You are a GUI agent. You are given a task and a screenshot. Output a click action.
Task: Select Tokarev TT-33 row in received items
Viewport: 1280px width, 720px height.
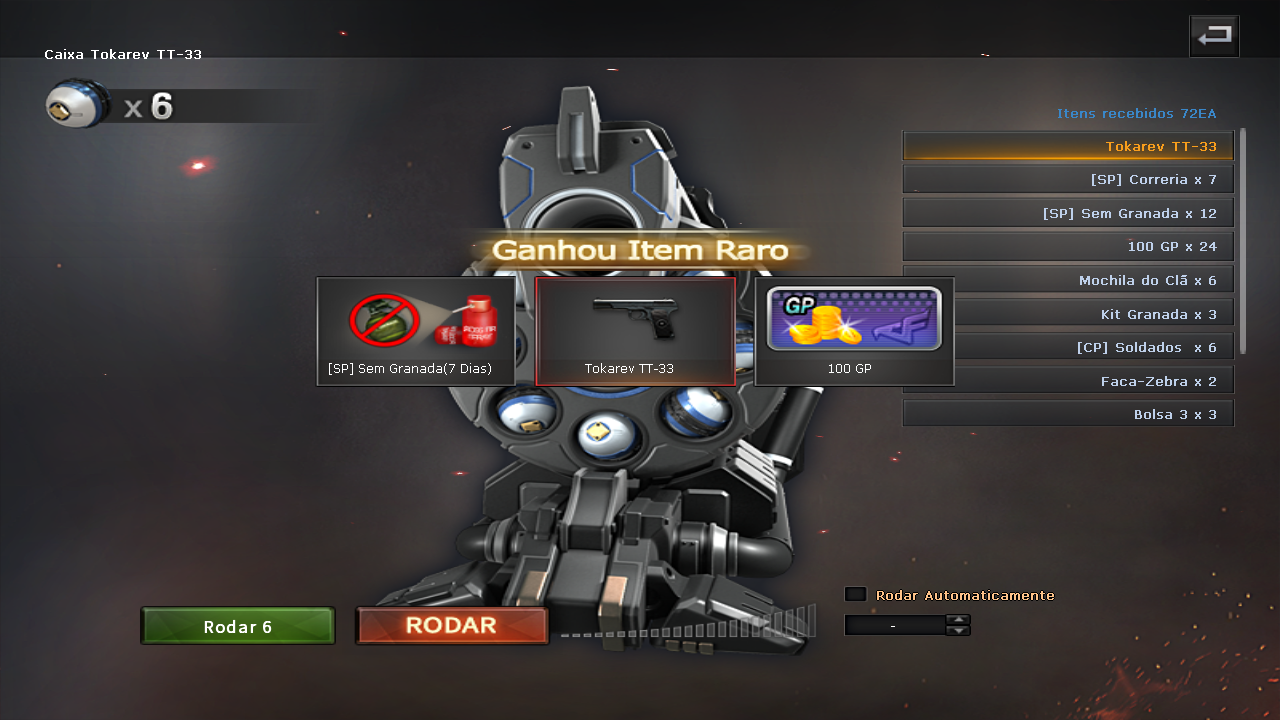coord(1068,146)
